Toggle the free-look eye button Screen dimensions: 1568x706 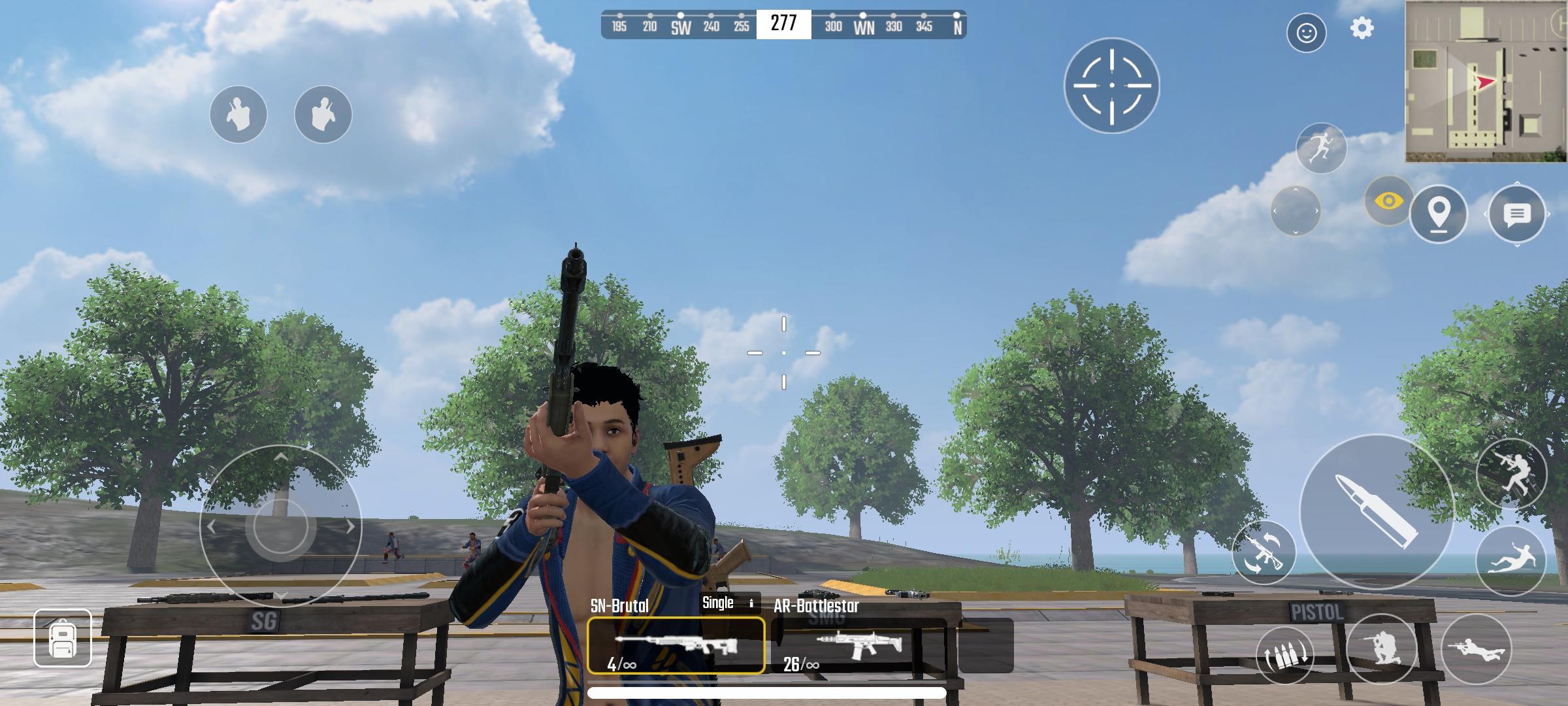pos(1388,201)
